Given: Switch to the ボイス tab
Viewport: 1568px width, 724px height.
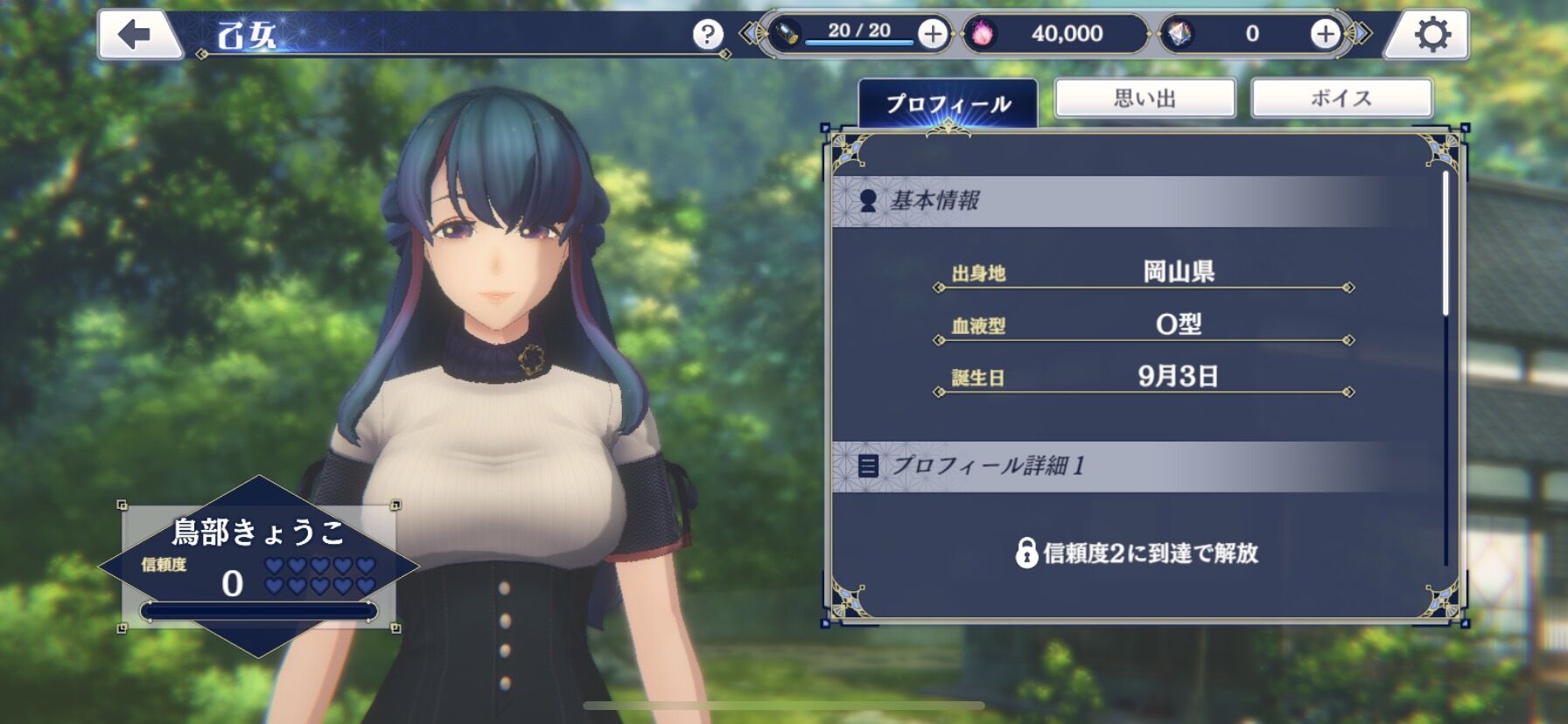Looking at the screenshot, I should coord(1340,98).
